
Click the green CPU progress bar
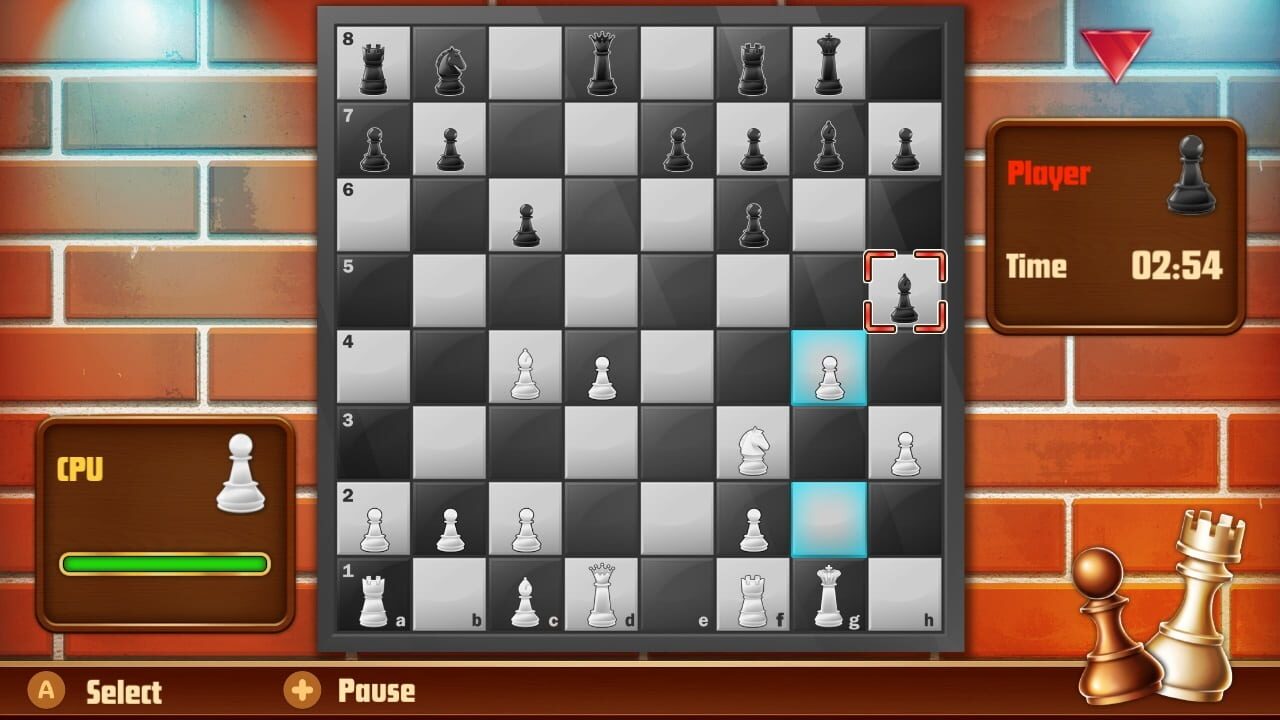165,565
